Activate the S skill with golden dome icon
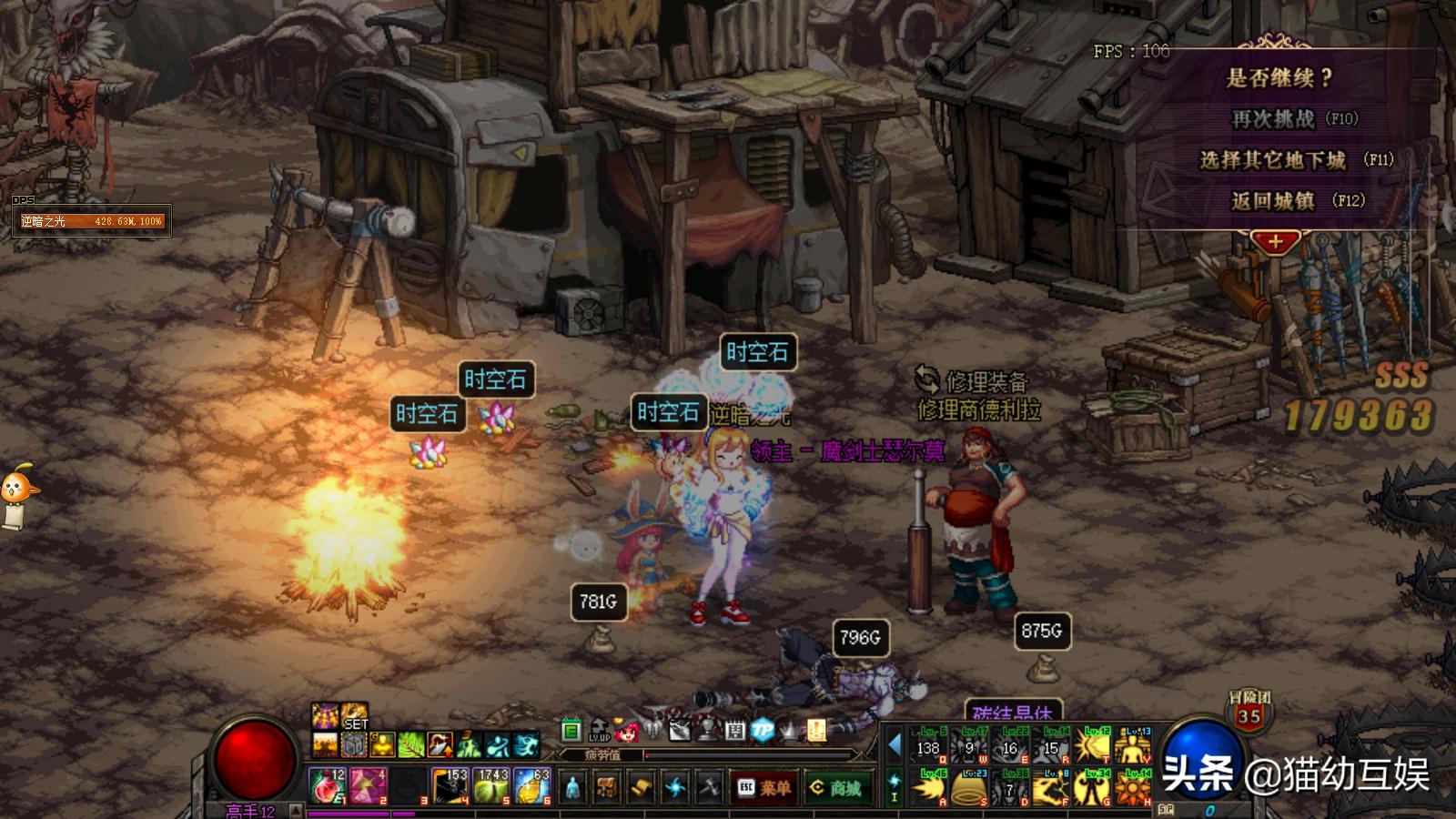1456x819 pixels. click(x=970, y=787)
